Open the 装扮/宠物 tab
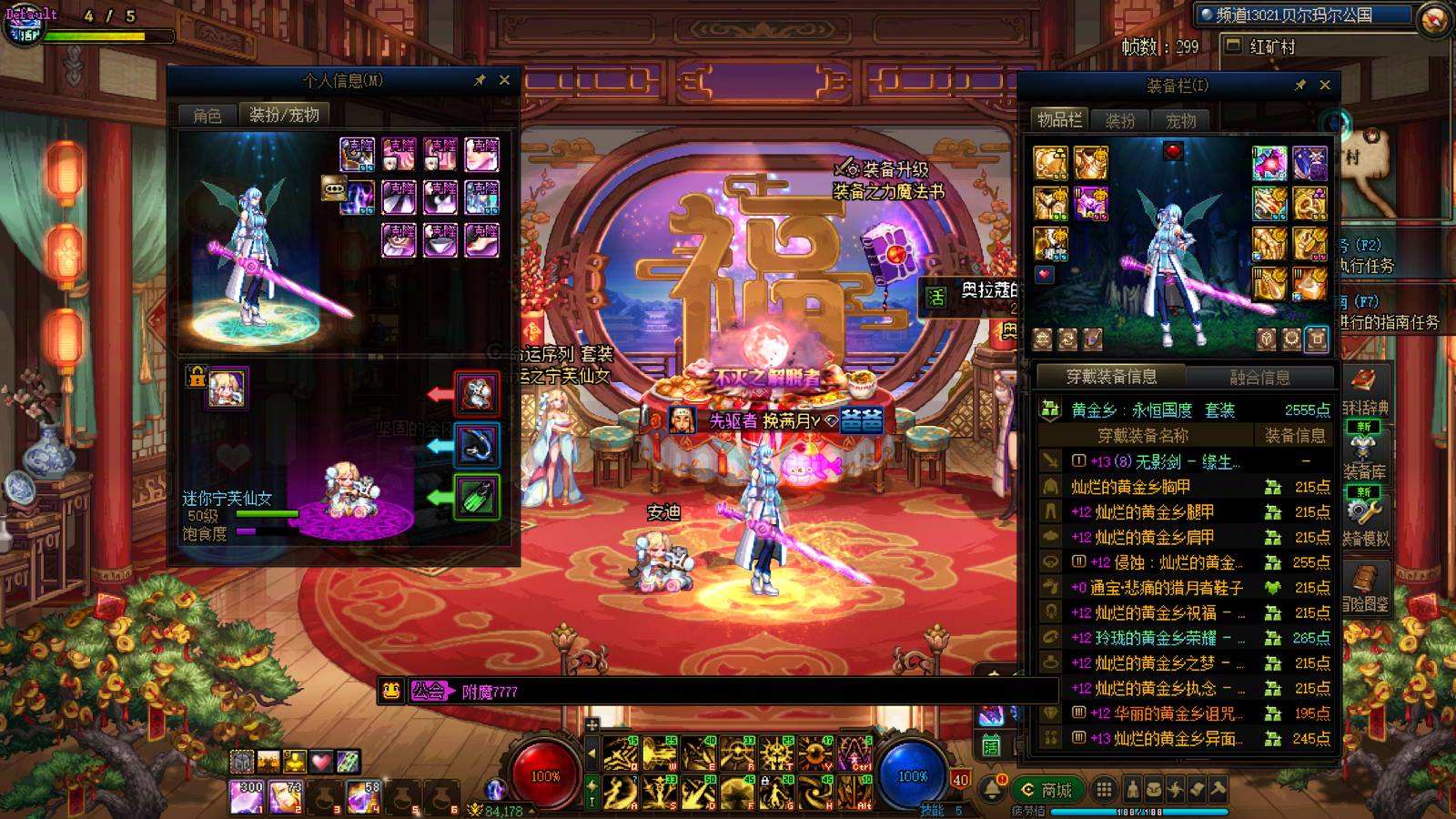 pyautogui.click(x=284, y=115)
